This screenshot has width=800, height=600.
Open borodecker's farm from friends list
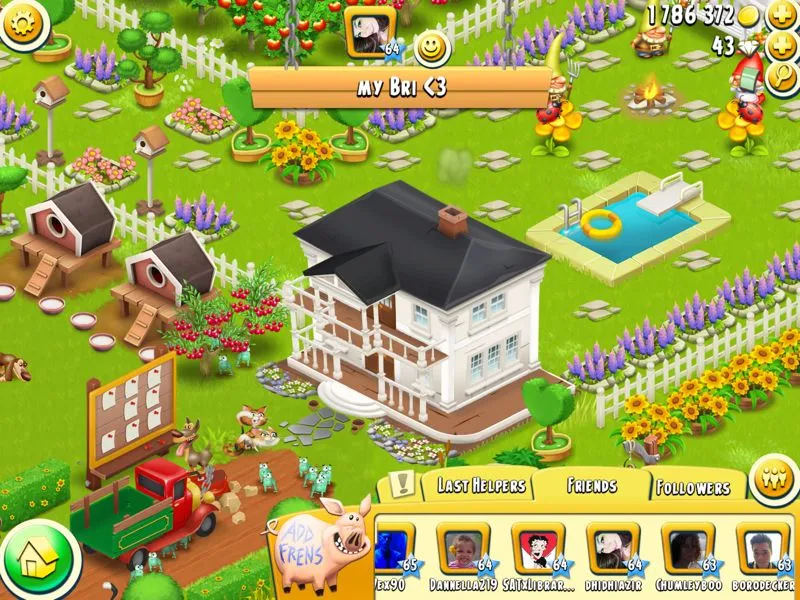(x=762, y=550)
